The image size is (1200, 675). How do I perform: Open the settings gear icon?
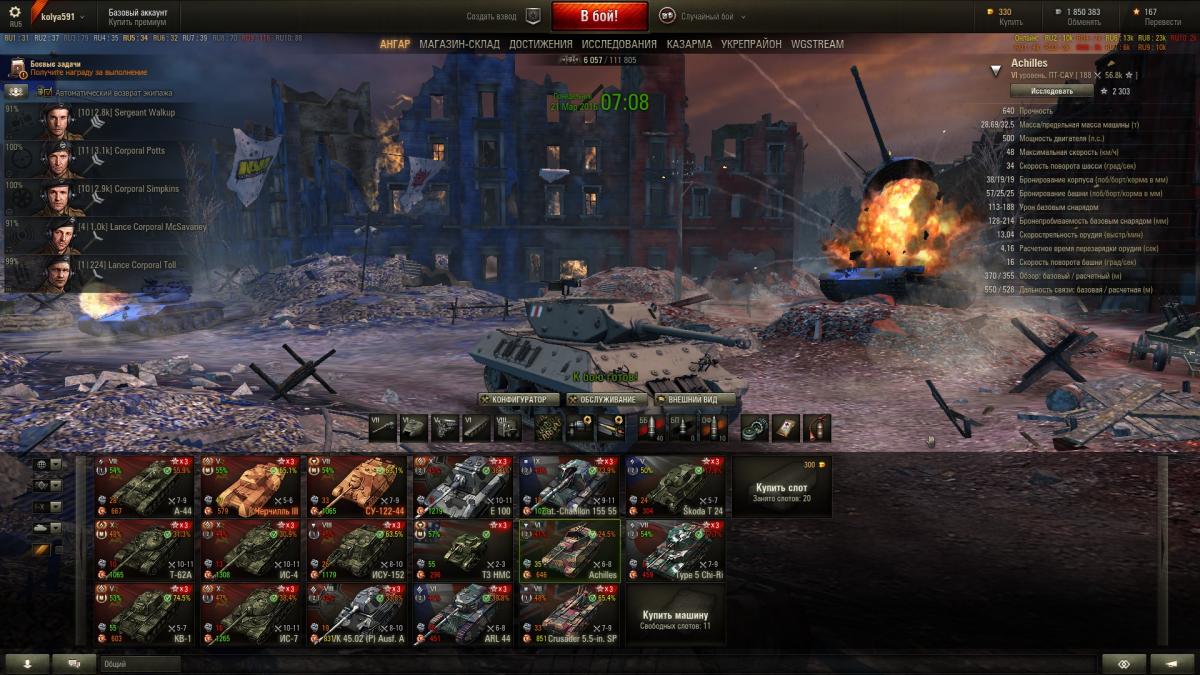point(14,14)
